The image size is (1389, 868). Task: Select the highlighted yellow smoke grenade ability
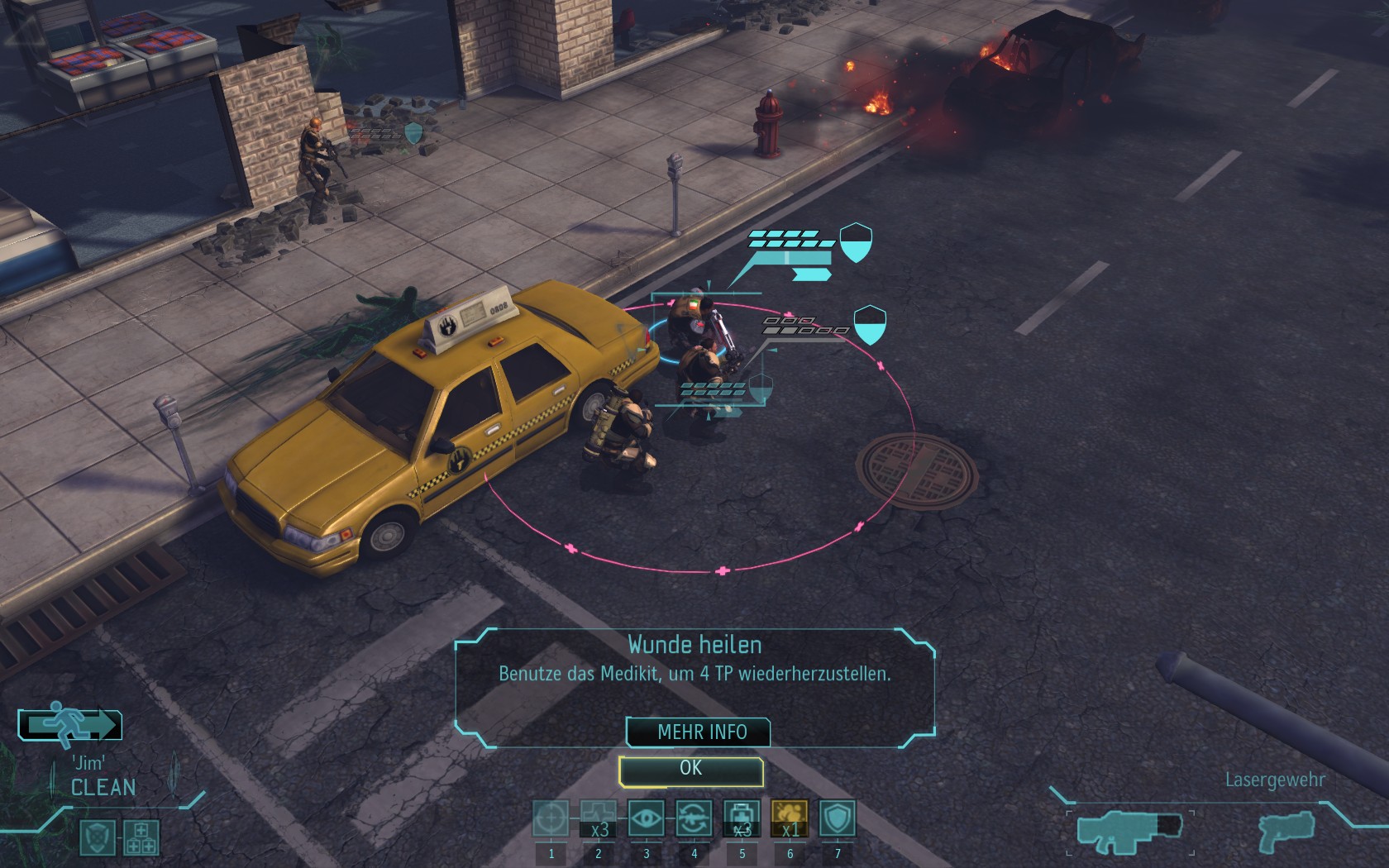[790, 819]
